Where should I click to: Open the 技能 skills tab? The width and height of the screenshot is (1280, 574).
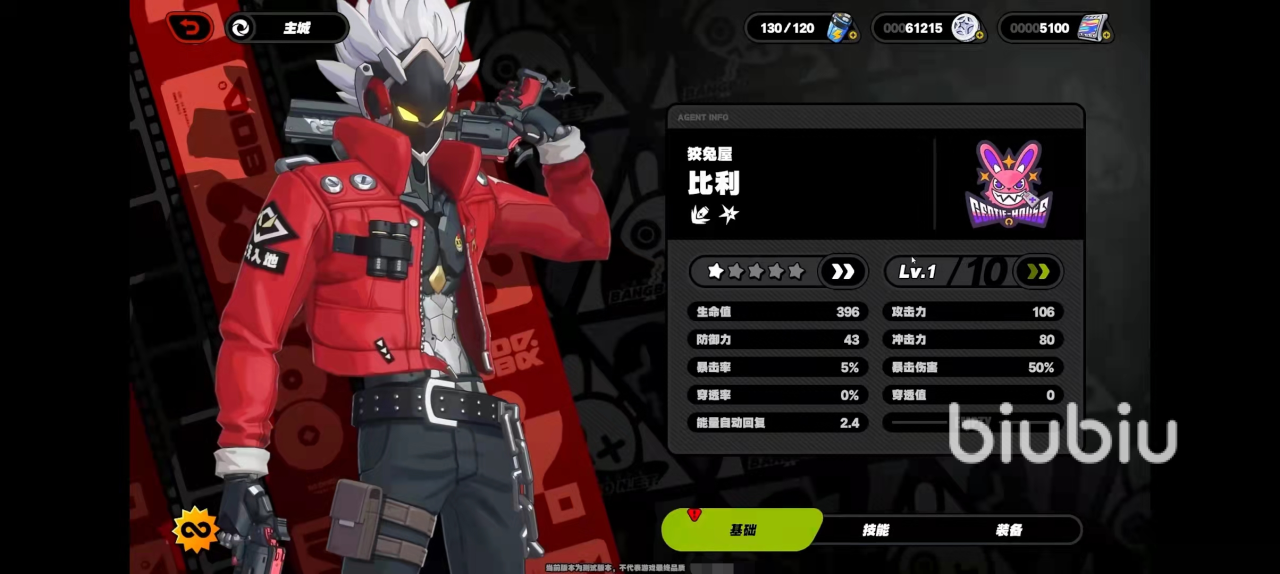tap(875, 529)
